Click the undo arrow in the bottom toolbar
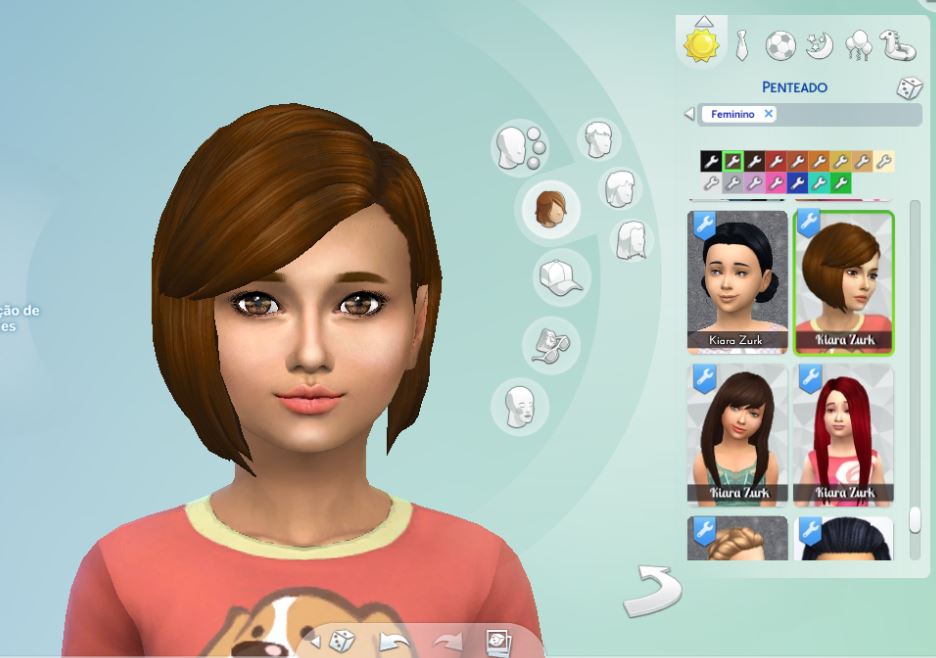This screenshot has width=936, height=658. 396,640
